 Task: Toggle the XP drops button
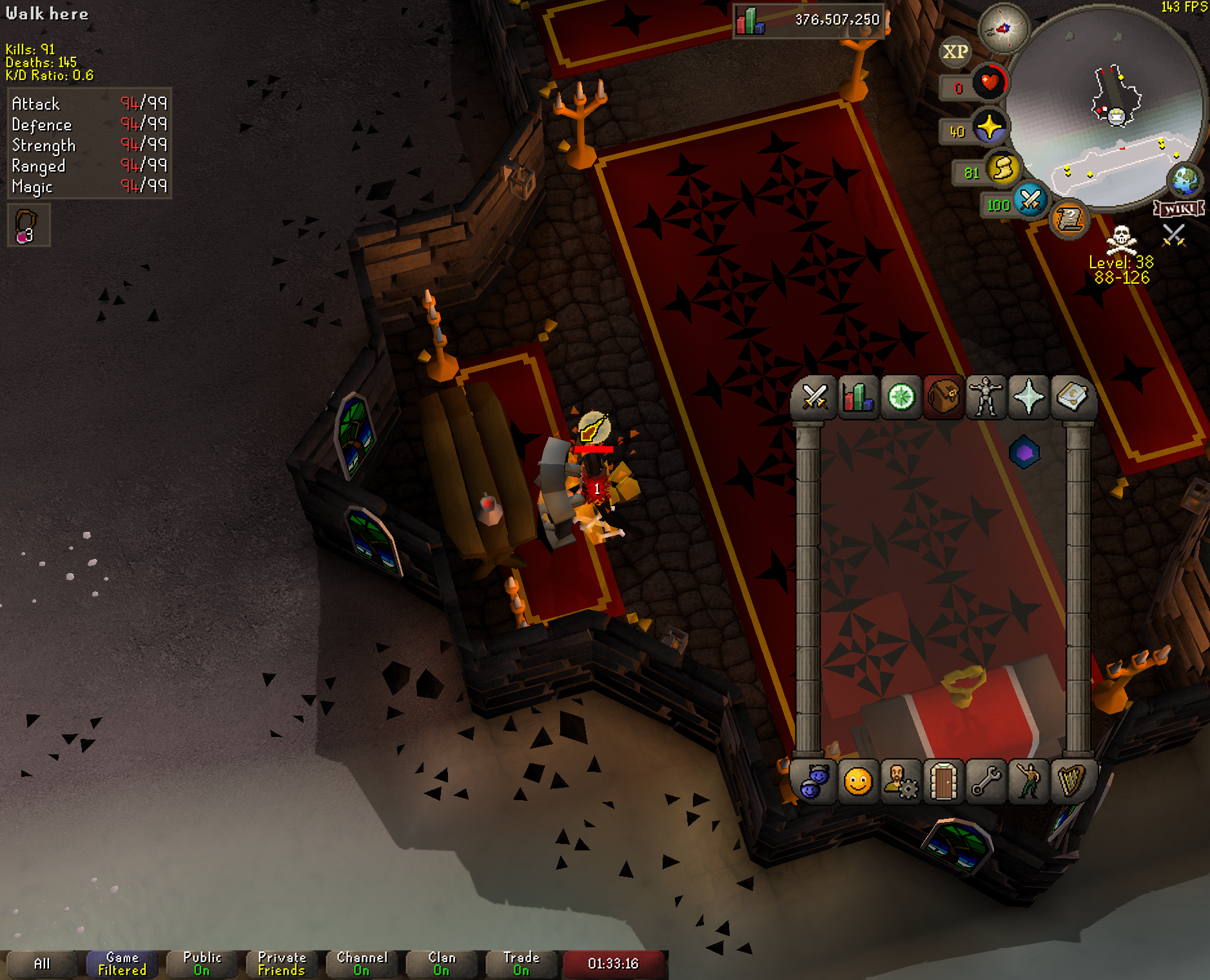(955, 52)
